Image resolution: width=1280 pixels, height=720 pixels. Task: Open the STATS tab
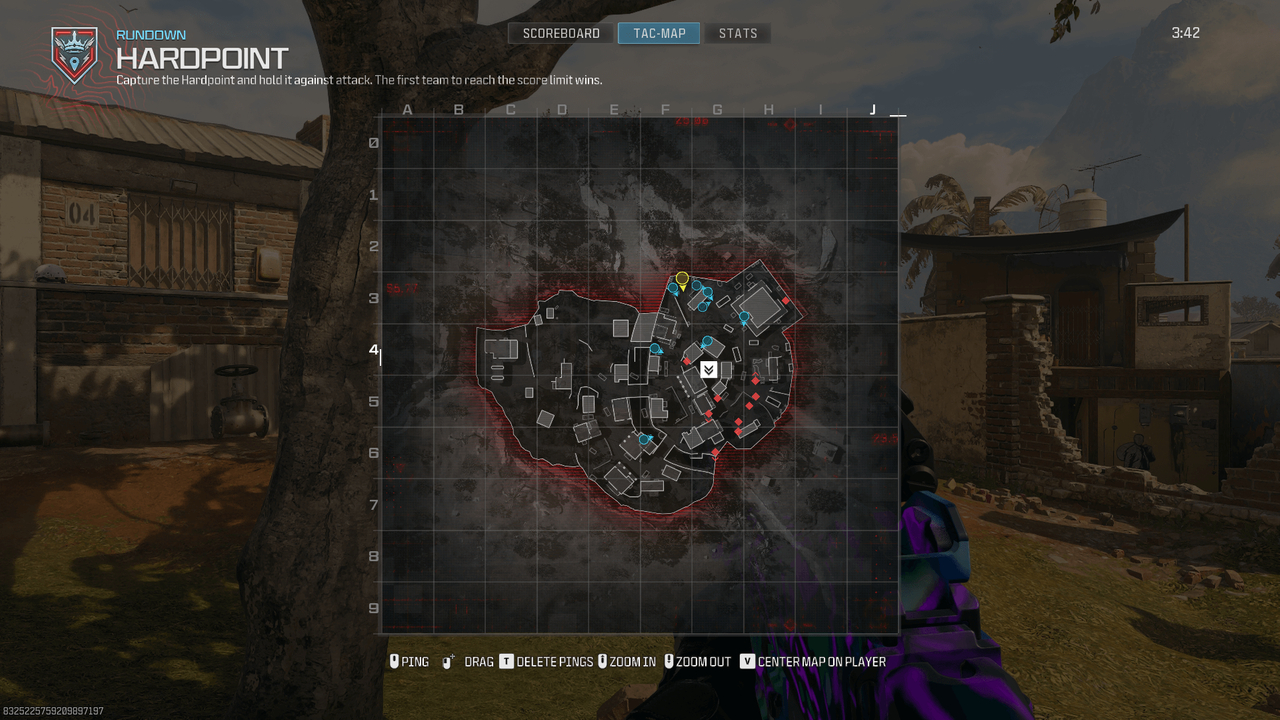[737, 32]
